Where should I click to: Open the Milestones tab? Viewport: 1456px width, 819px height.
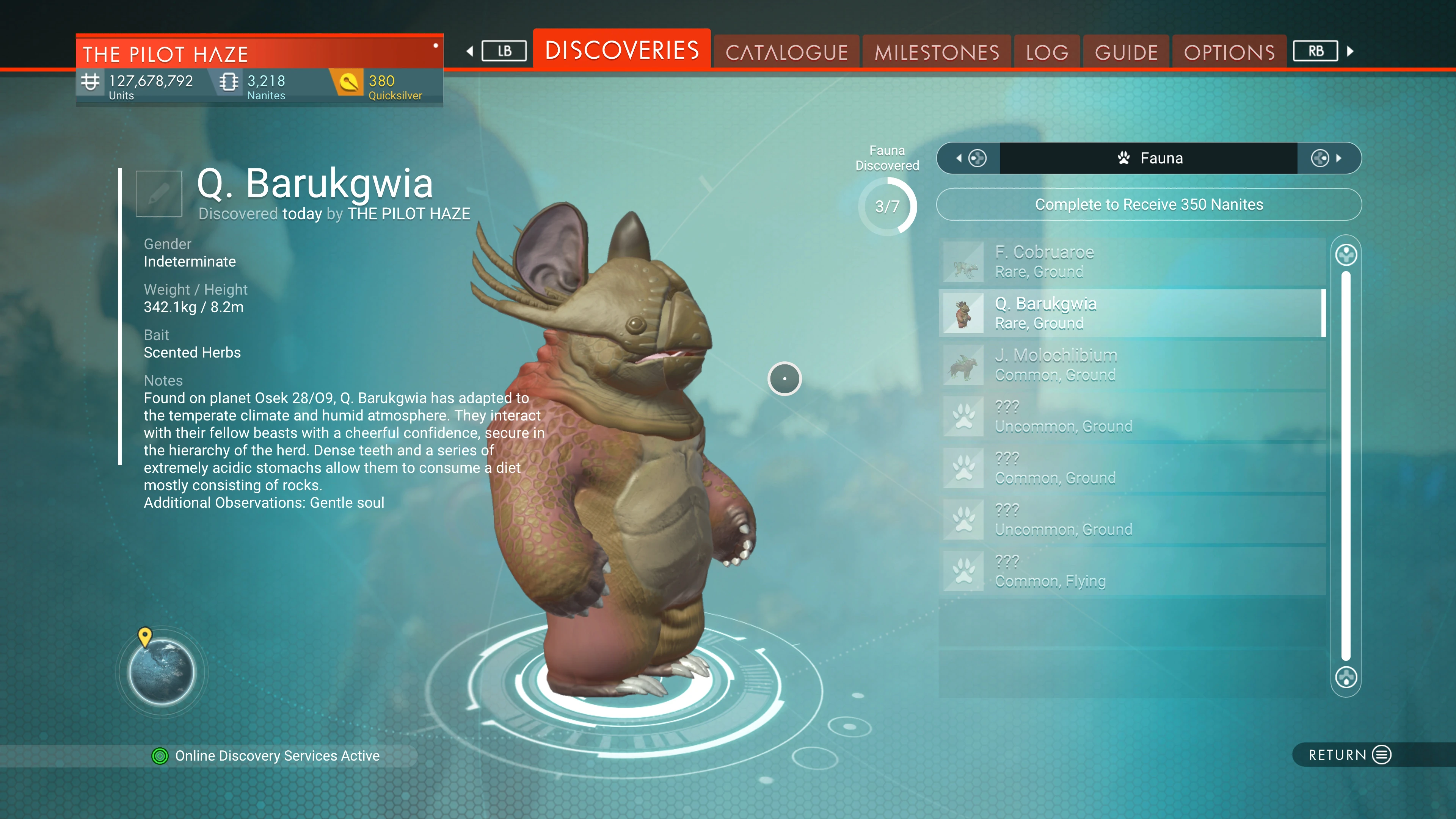937,53
